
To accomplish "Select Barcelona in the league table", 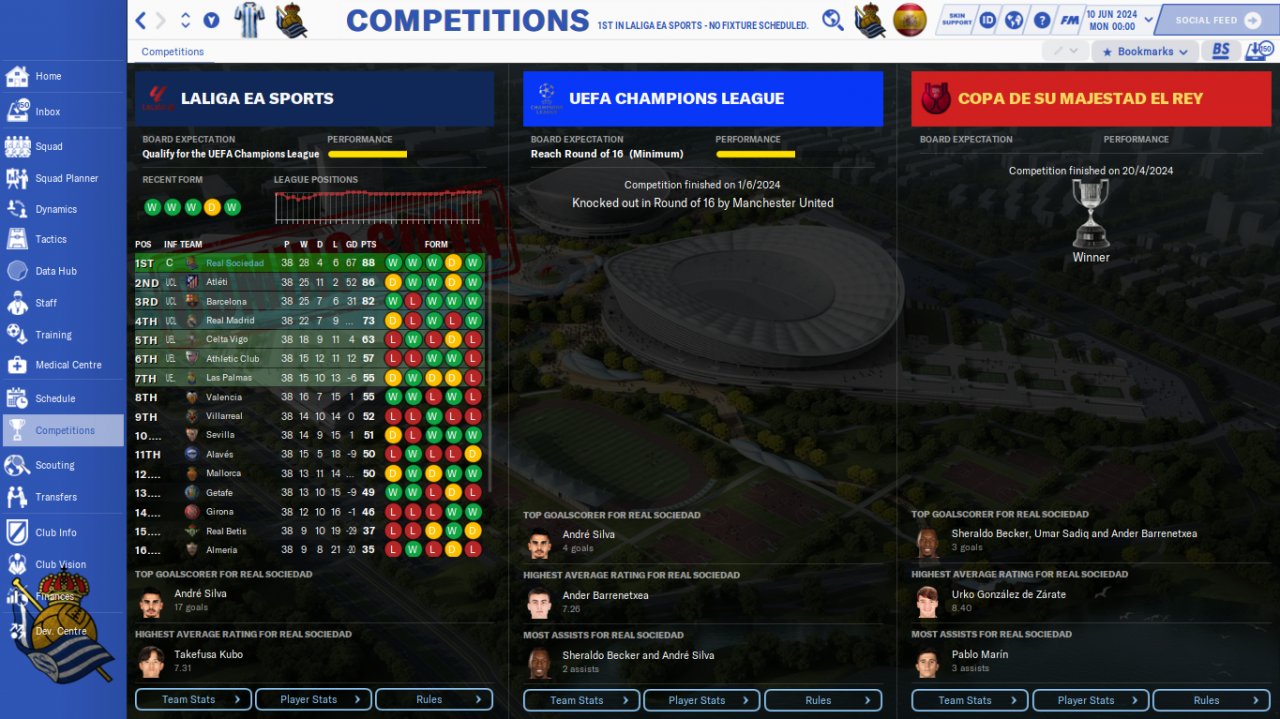I will tap(226, 301).
